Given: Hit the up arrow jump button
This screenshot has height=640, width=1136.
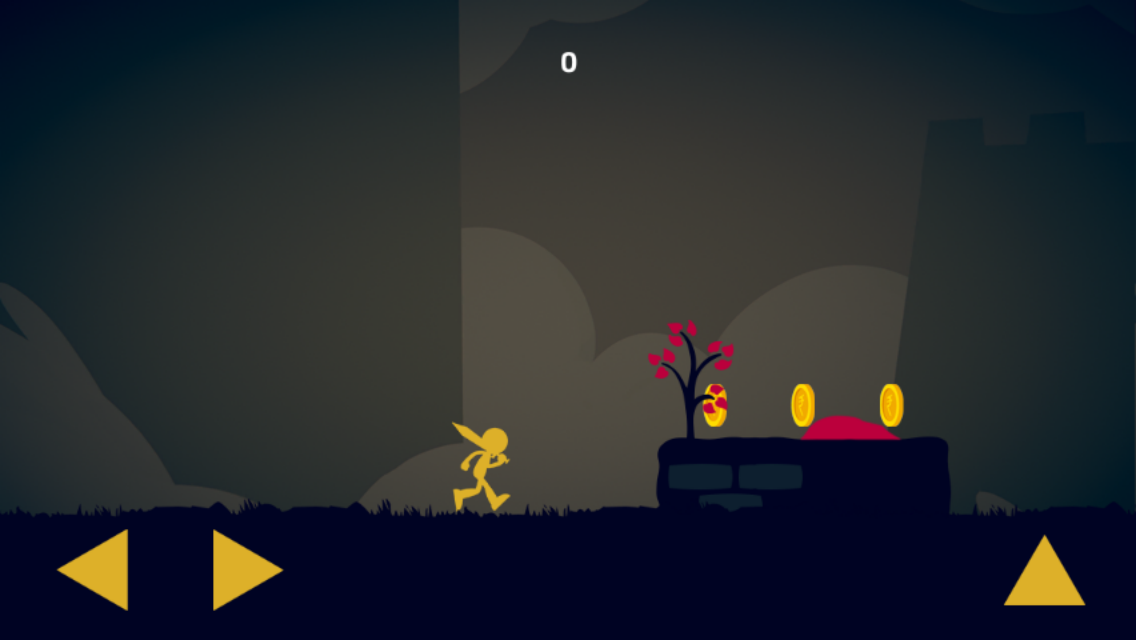Looking at the screenshot, I should [1044, 577].
